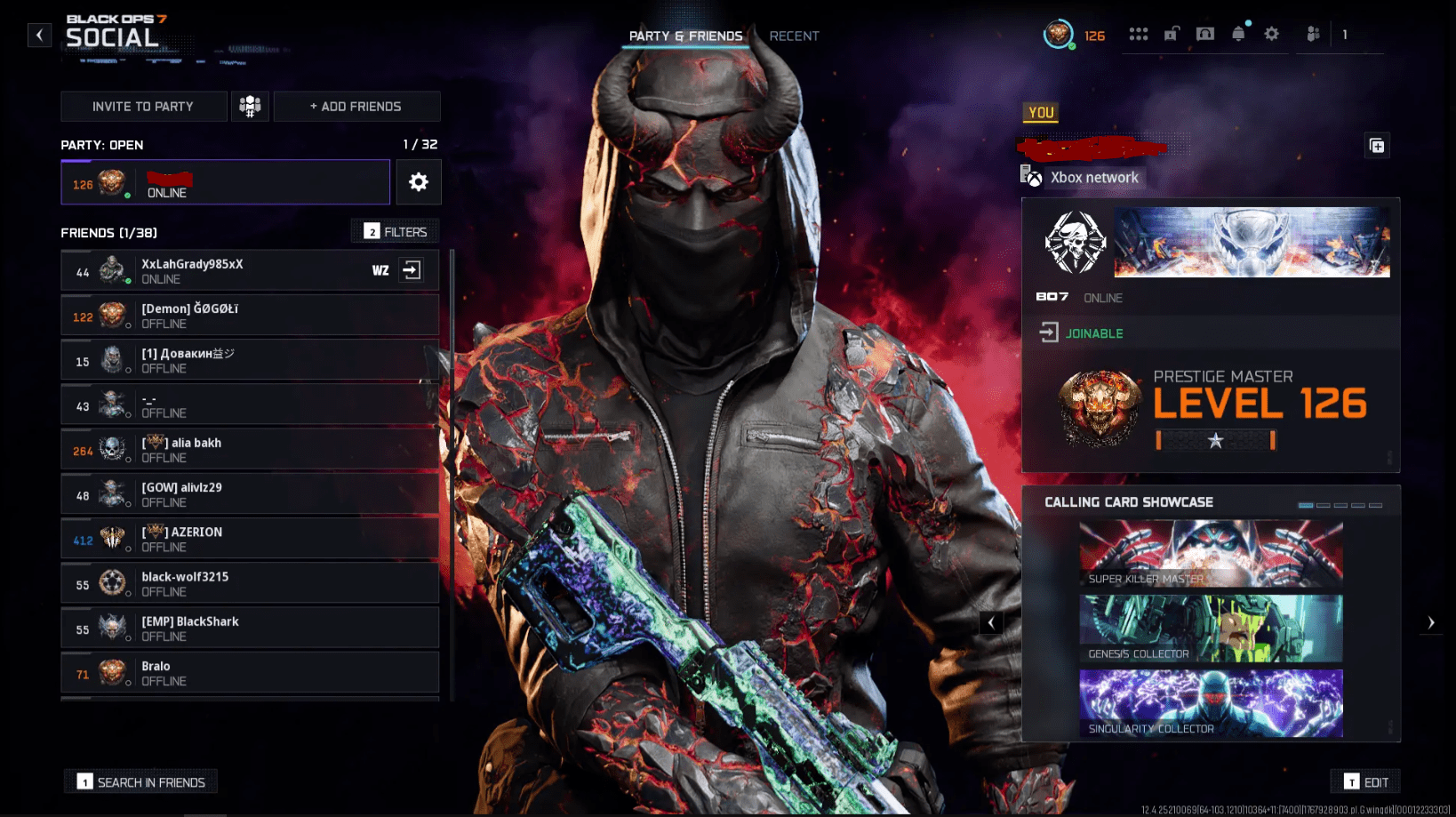Image resolution: width=1456 pixels, height=817 pixels.
Task: Open the party code icon beside Invite to Party
Action: [250, 106]
